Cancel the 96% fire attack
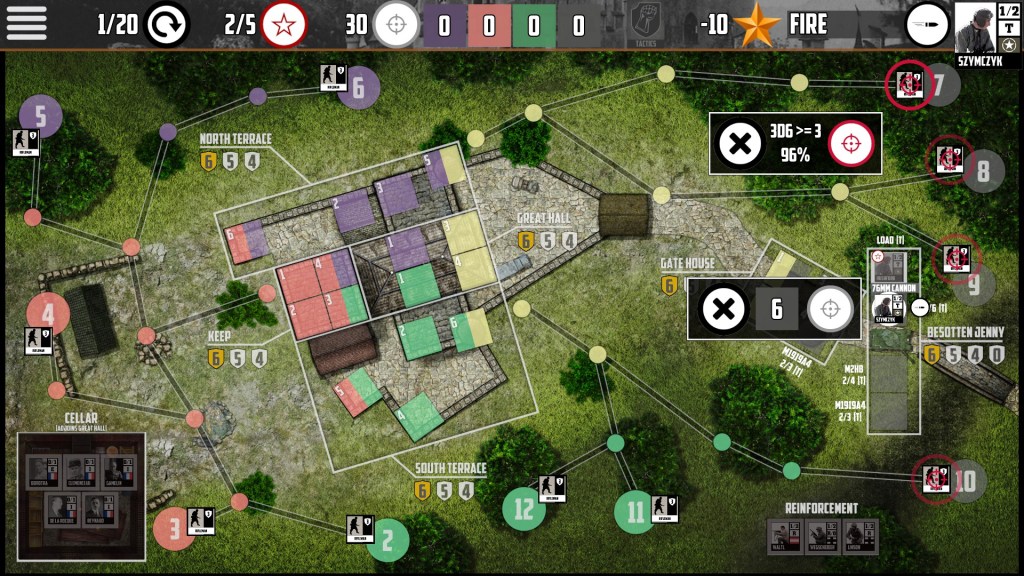 (x=740, y=145)
